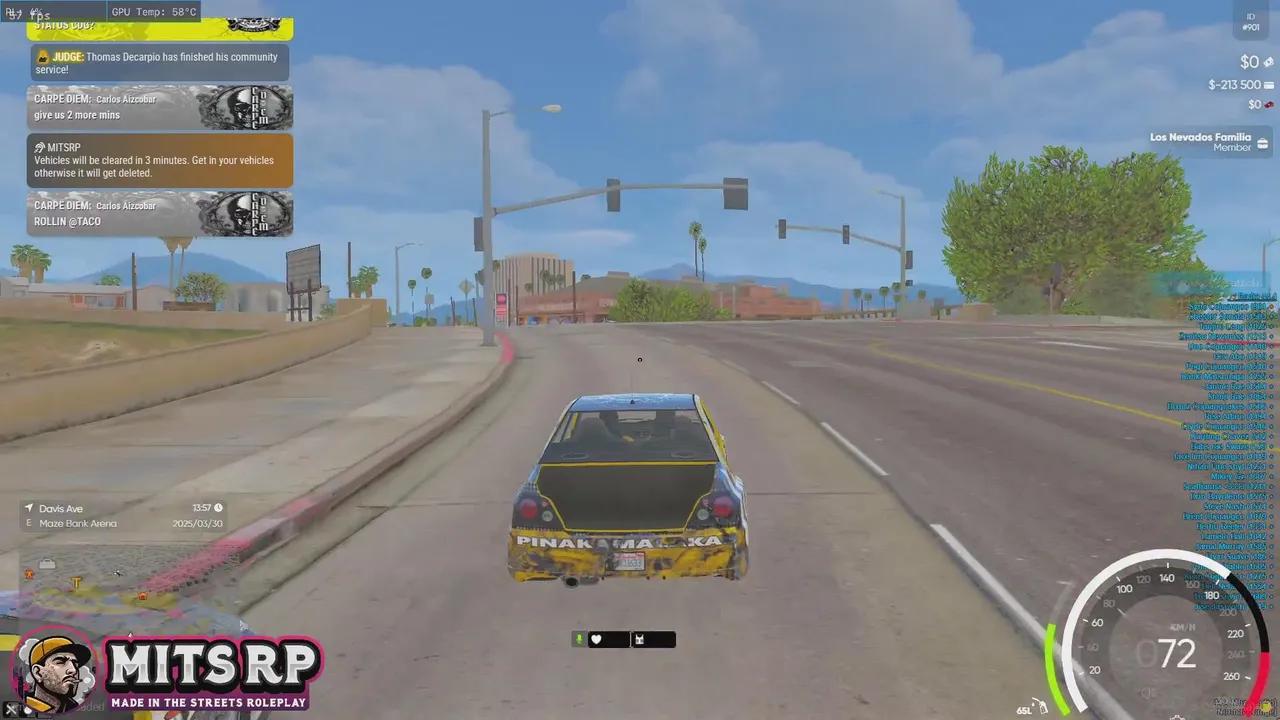Select the house marker on the minimap
The height and width of the screenshot is (720, 1280).
click(x=142, y=594)
